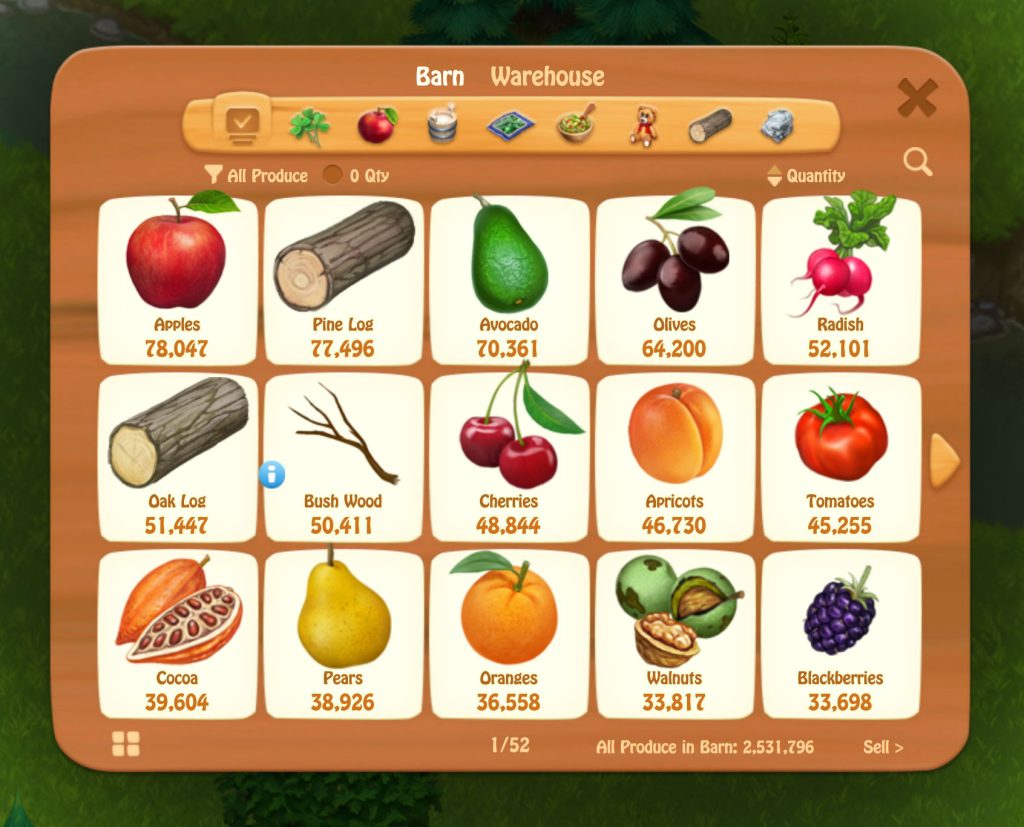Select the Cherries tile
This screenshot has height=827, width=1024.
[x=509, y=457]
